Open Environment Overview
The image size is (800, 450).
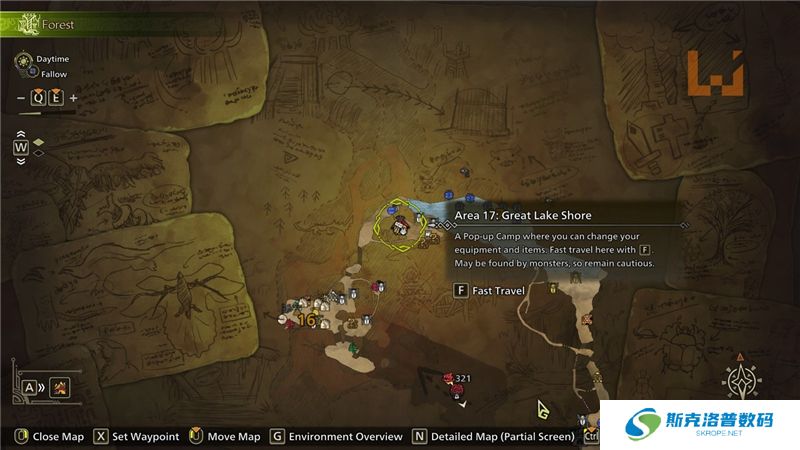tap(337, 437)
